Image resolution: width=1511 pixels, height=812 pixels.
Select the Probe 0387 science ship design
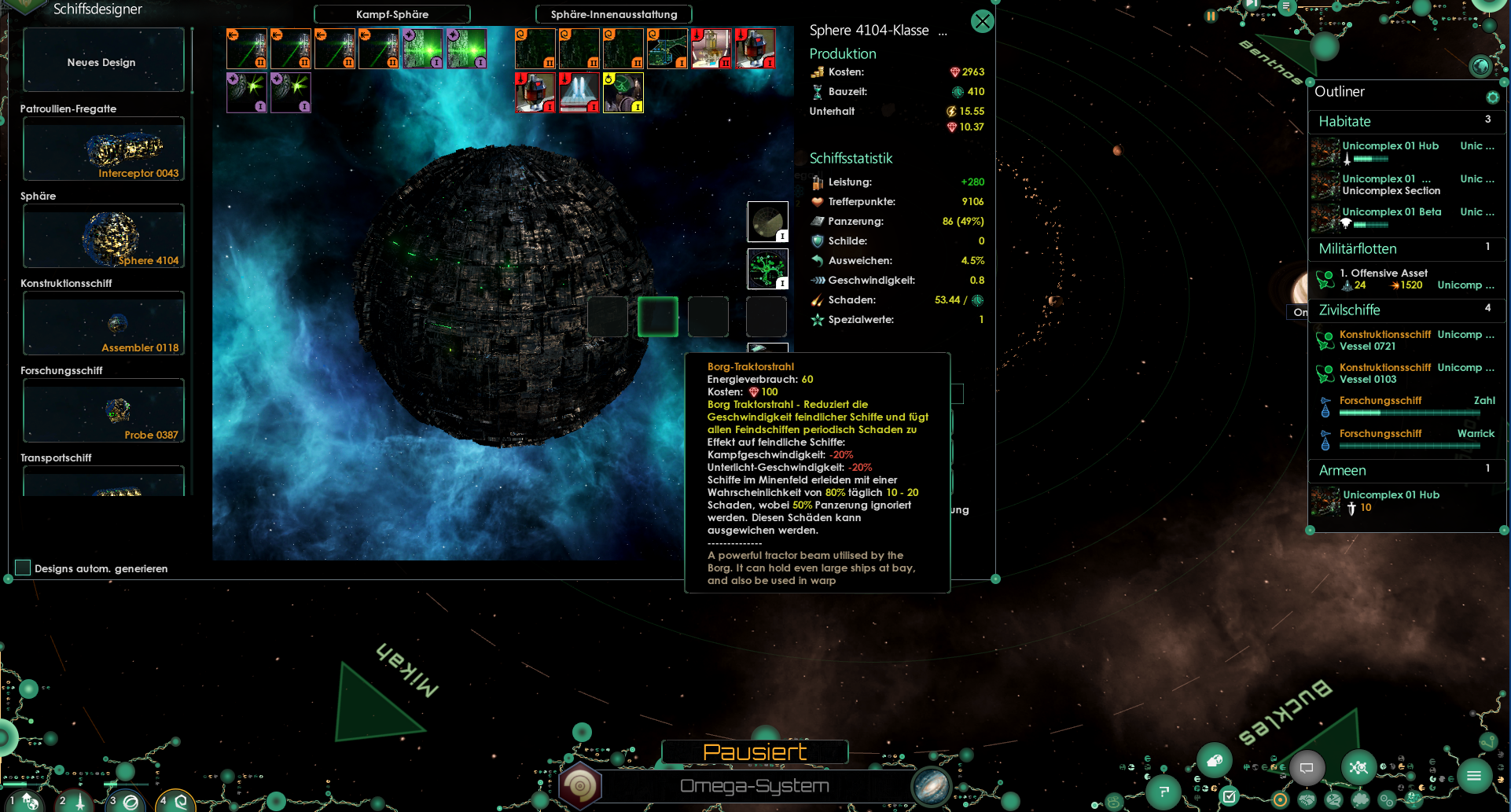point(104,411)
